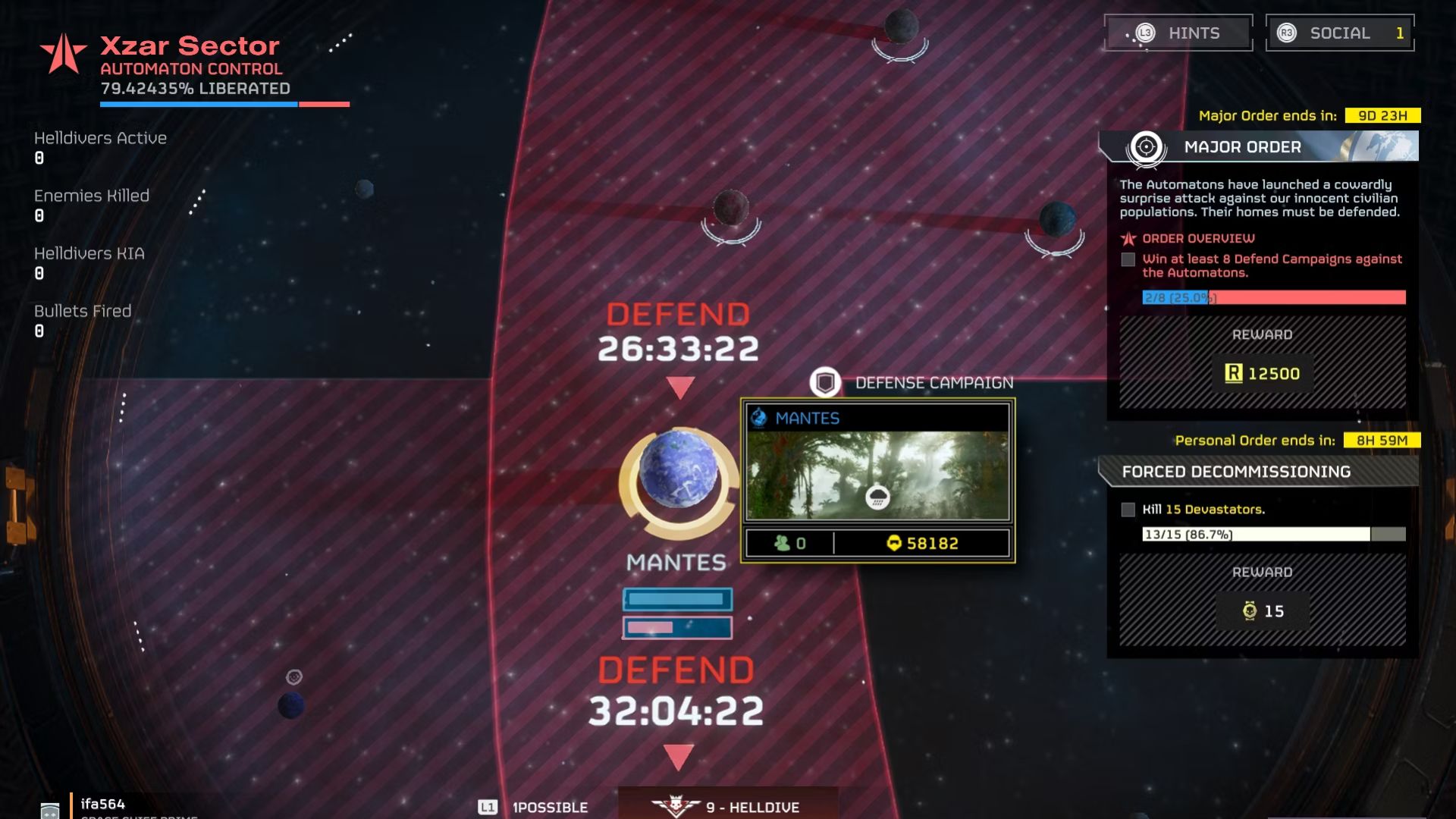Image resolution: width=1456 pixels, height=819 pixels.
Task: Select the Requisition icon beside 12500
Action: coord(1232,373)
